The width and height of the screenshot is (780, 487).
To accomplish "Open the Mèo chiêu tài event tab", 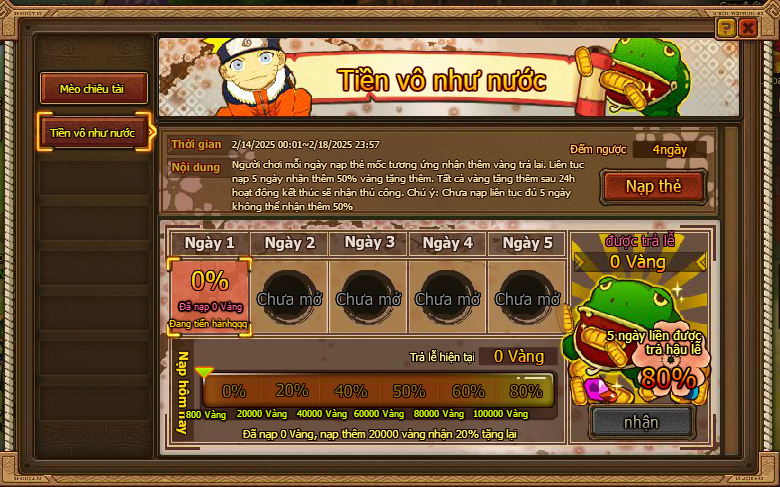I will click(x=94, y=89).
